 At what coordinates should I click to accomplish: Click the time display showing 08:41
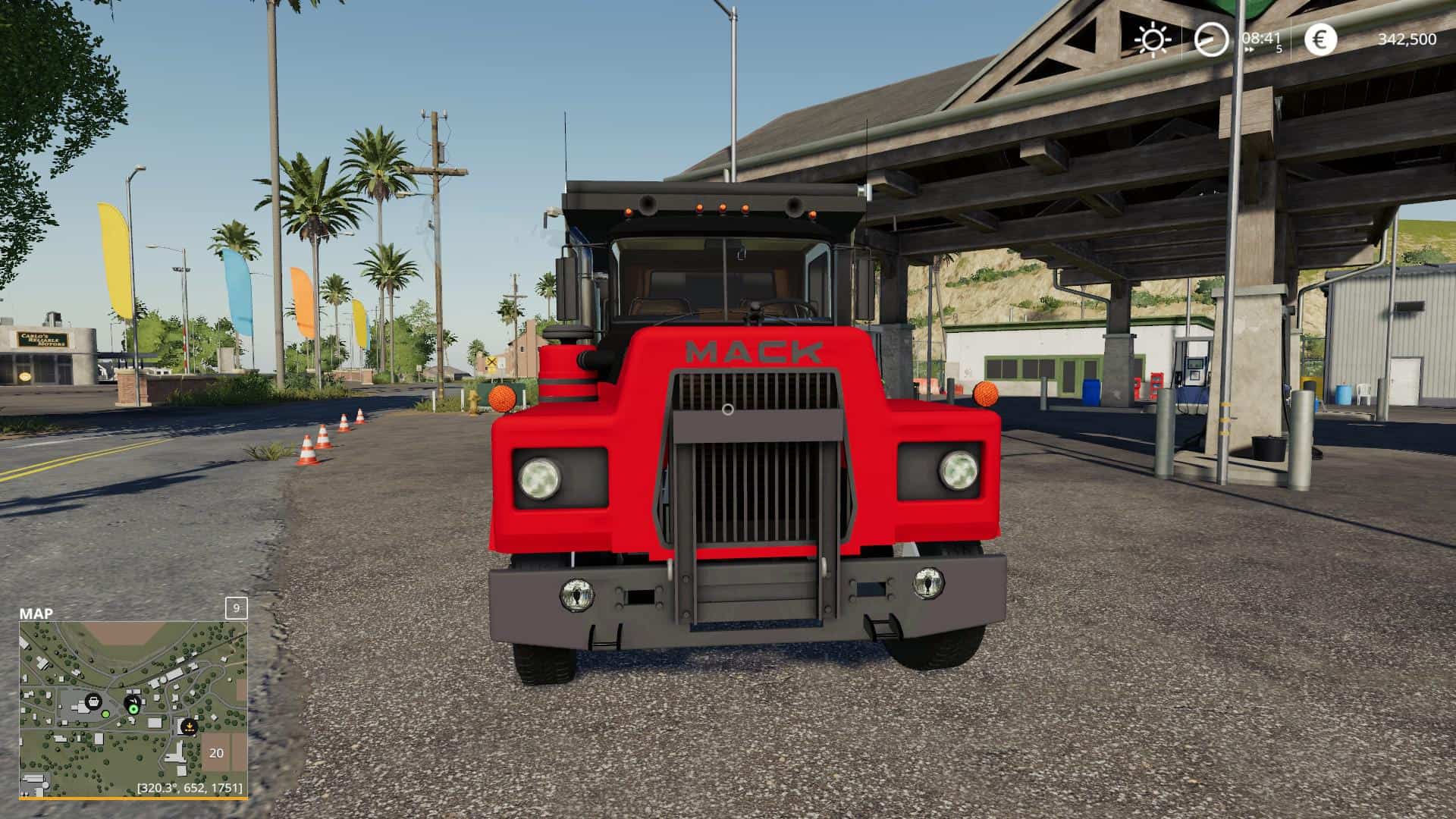point(1261,38)
